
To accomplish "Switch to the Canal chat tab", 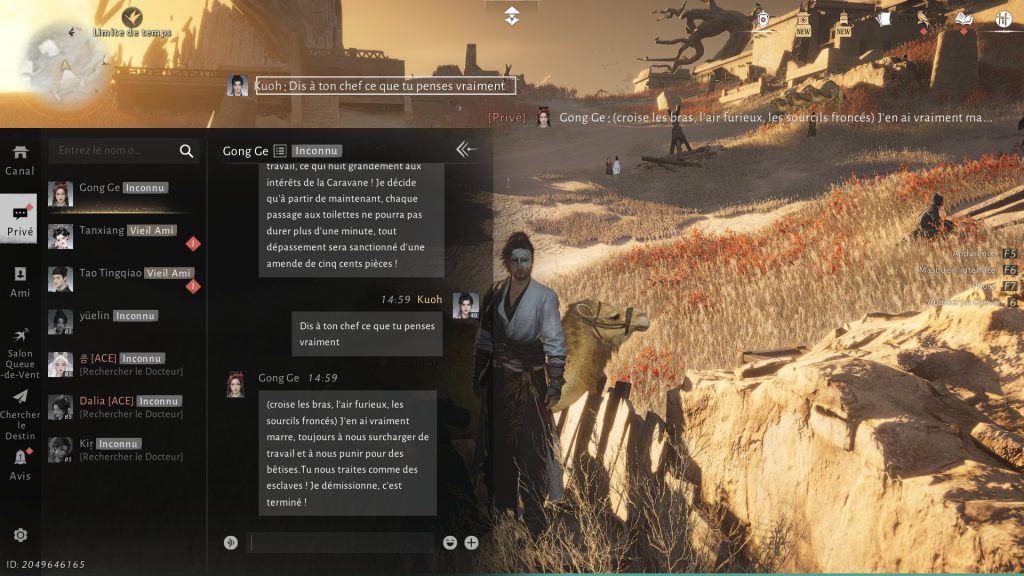I will pyautogui.click(x=20, y=159).
